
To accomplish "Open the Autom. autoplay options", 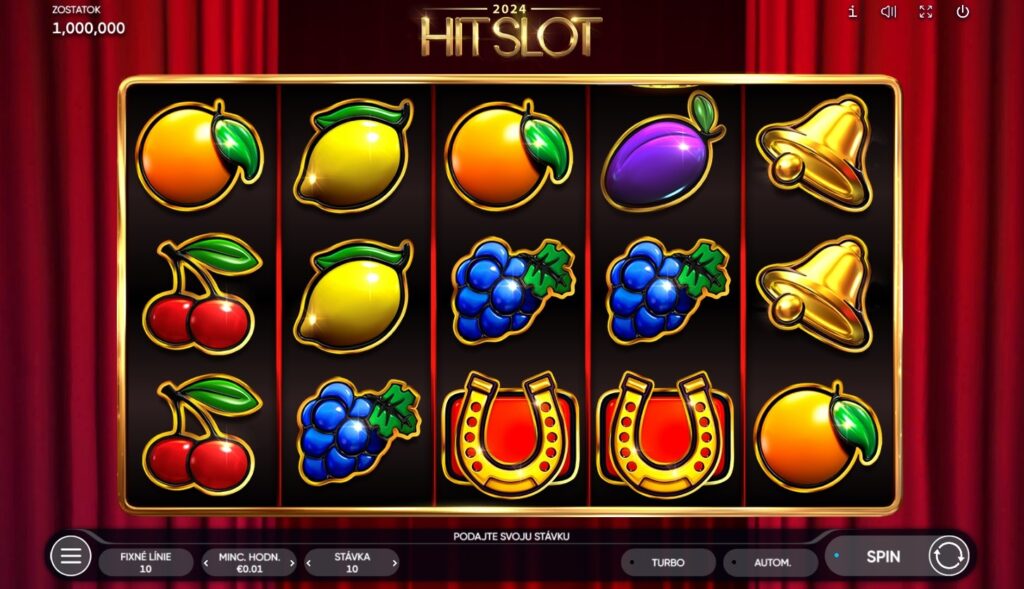I will (x=770, y=562).
